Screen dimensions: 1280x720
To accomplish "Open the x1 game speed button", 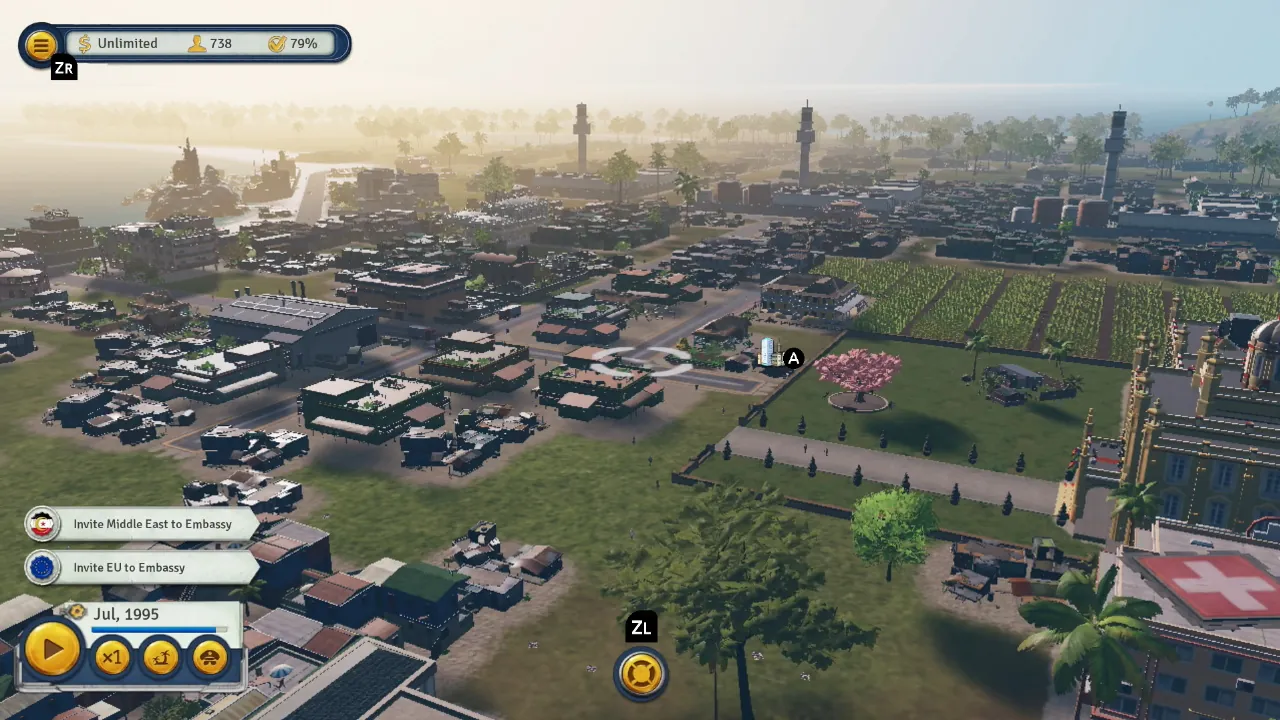I will (x=111, y=656).
